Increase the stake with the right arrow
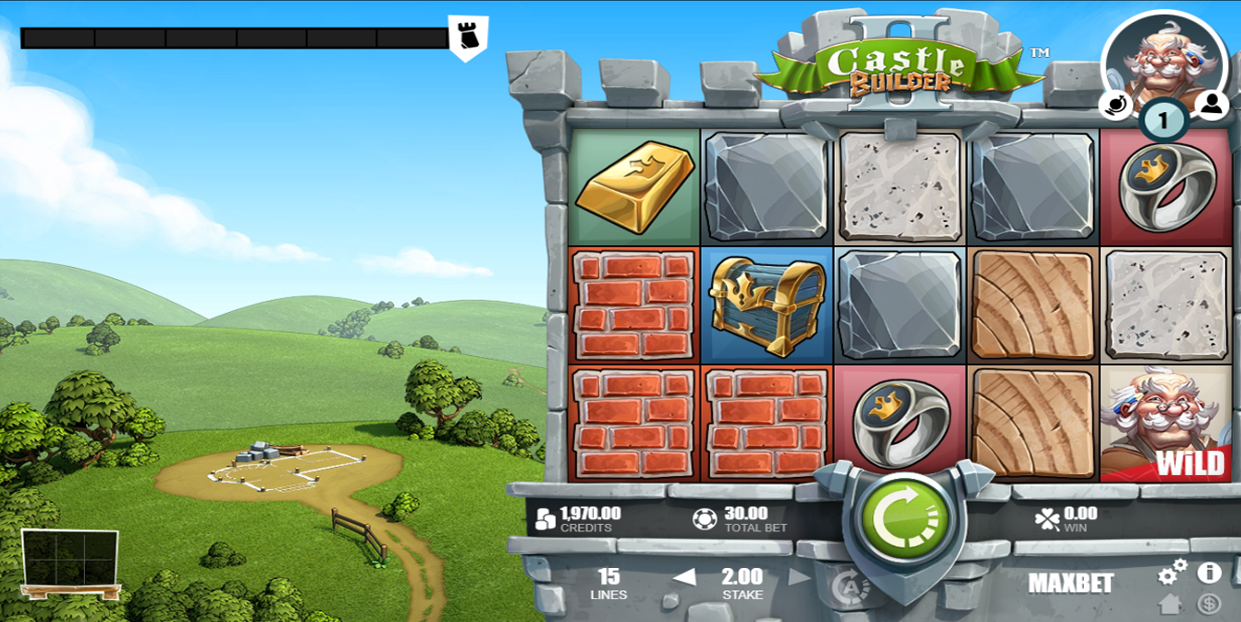1241x622 pixels. (x=799, y=578)
